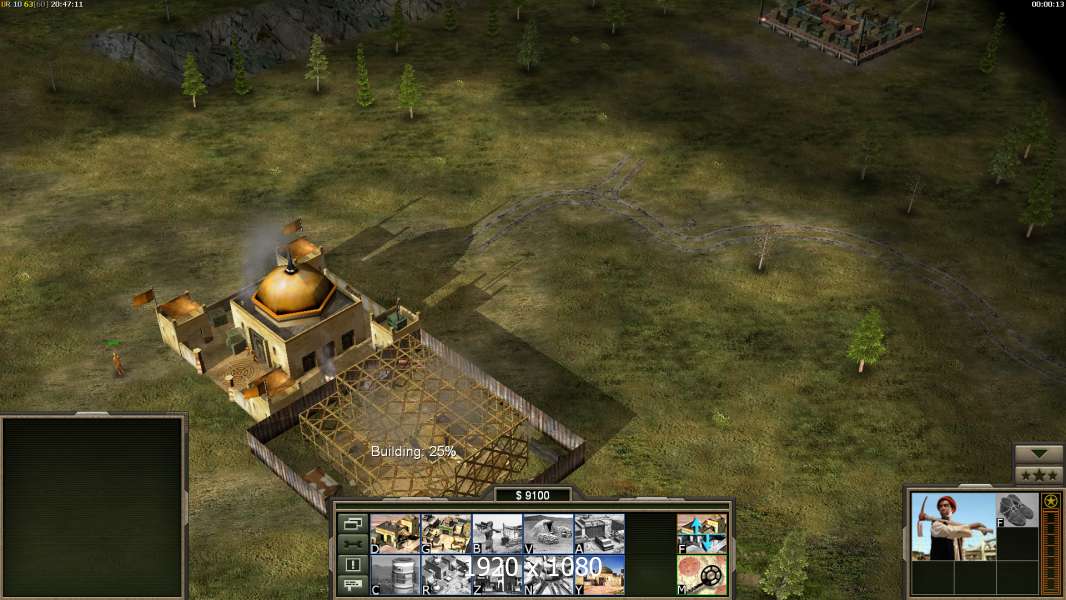1066x600 pixels.
Task: Click the worker shoes upgrade icon
Action: pos(1018,510)
